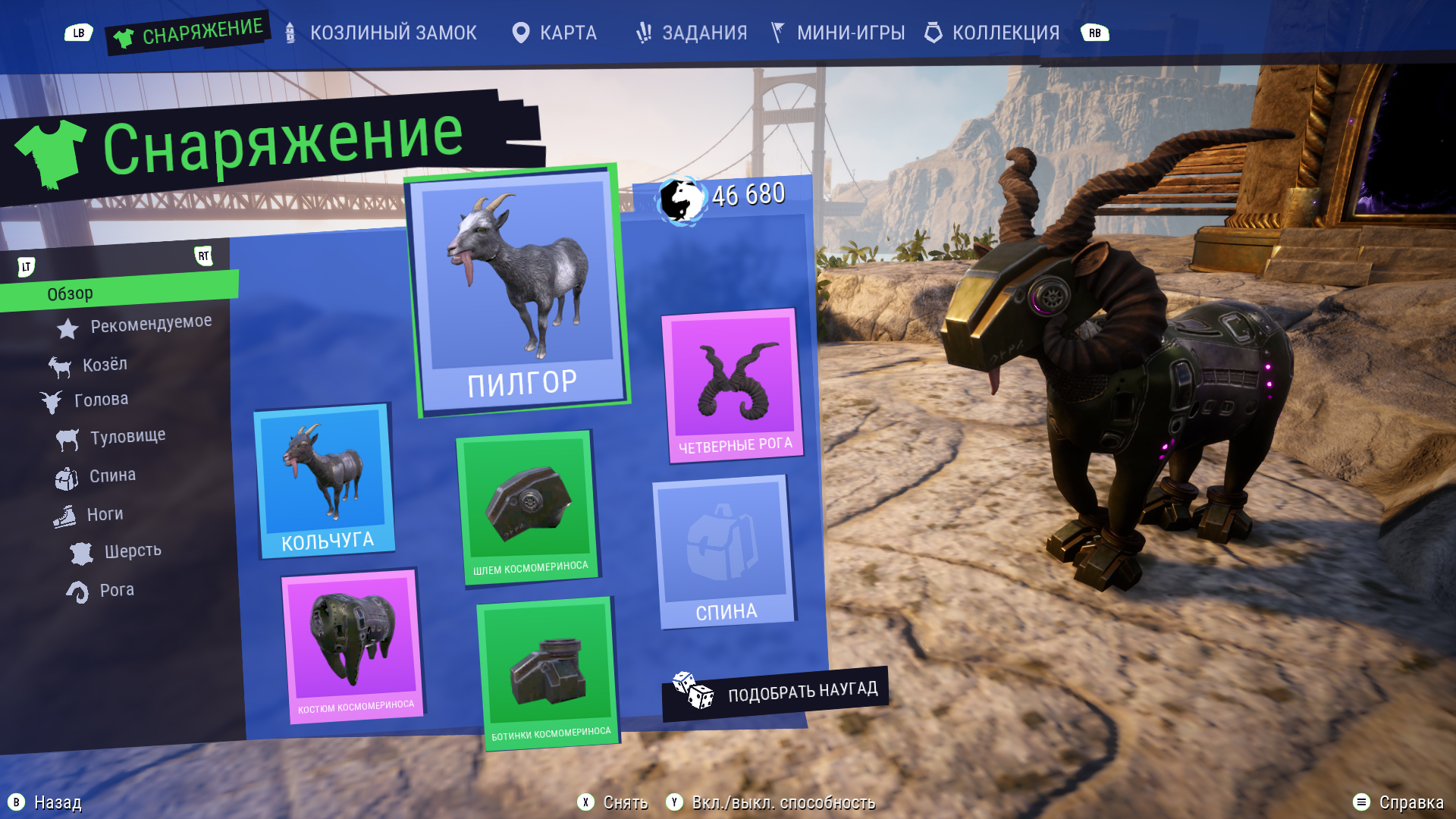Select the Пилгор goat card
The width and height of the screenshot is (1456, 819).
coord(519,290)
